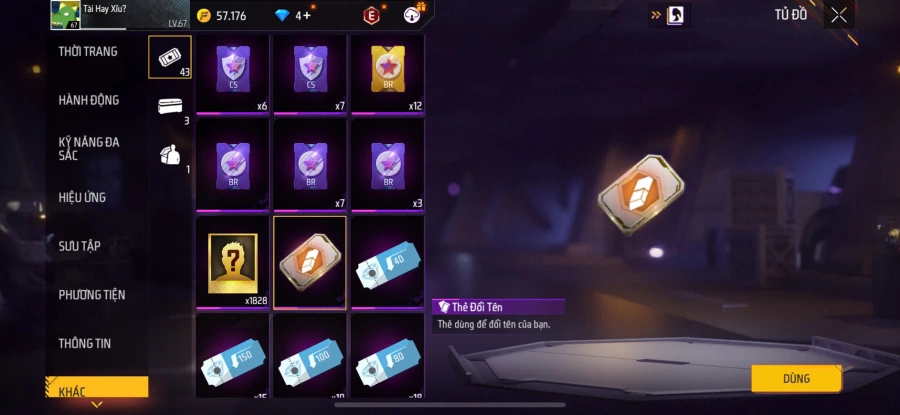
Task: Show the Phương Tiện category
Action: 92,295
